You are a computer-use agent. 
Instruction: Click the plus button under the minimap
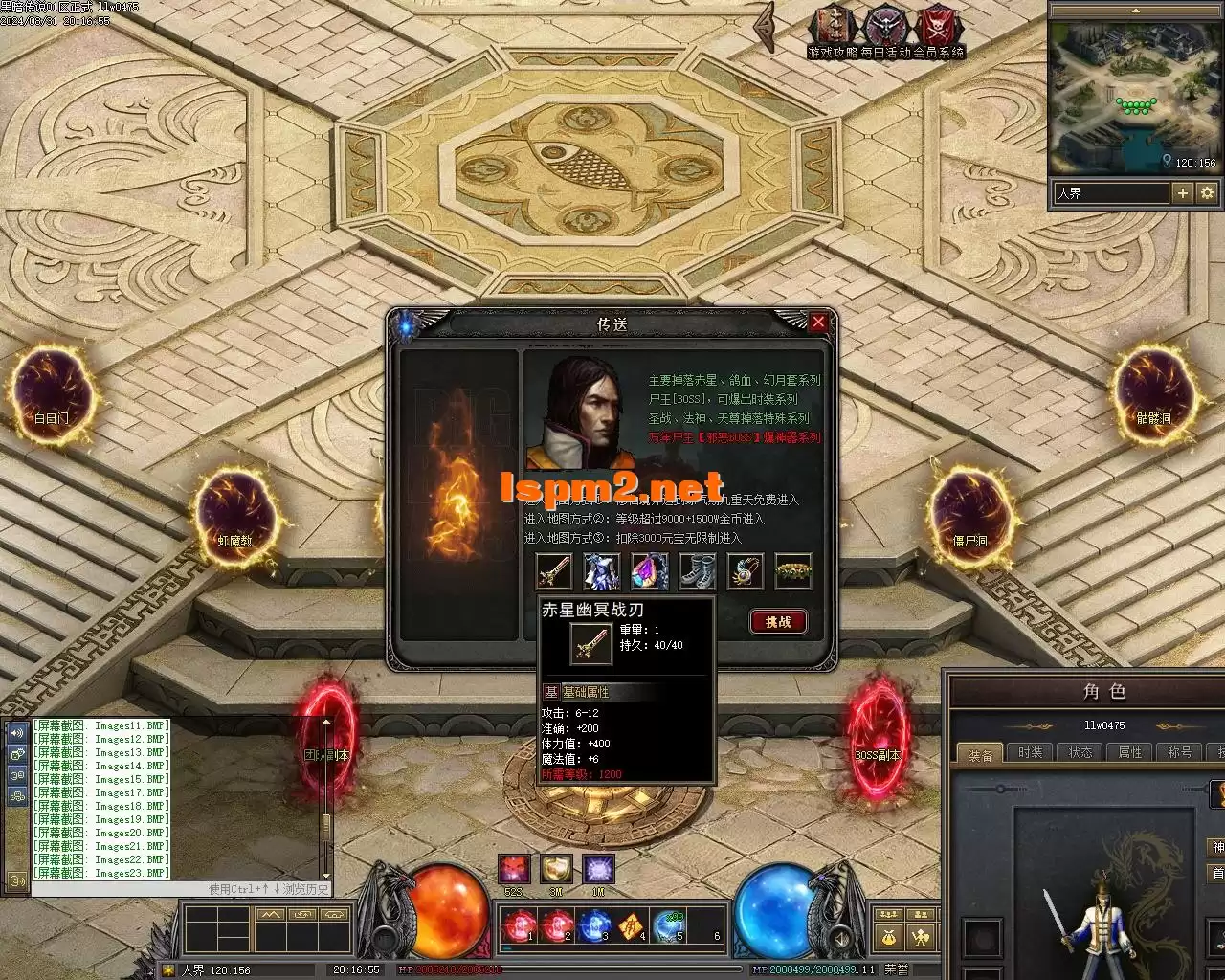tap(1183, 193)
